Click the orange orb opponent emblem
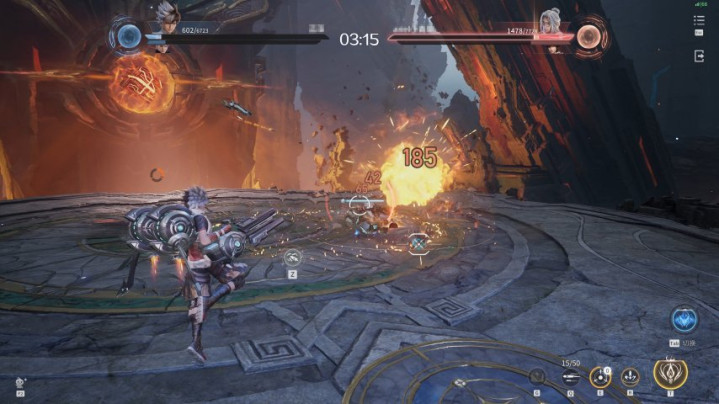The height and width of the screenshot is (404, 719). click(x=589, y=37)
